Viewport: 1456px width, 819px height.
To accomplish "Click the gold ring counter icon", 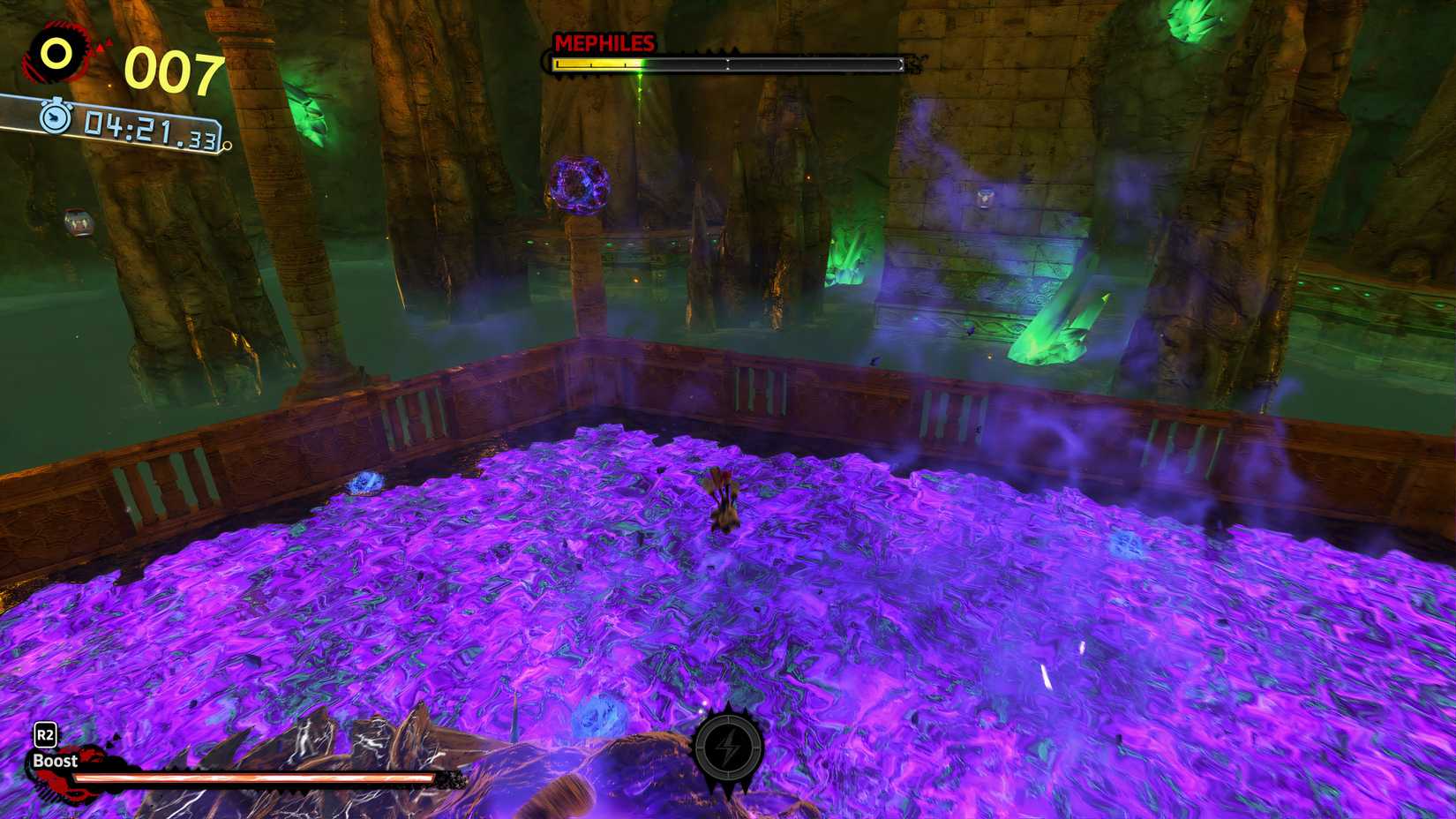I will 56,55.
